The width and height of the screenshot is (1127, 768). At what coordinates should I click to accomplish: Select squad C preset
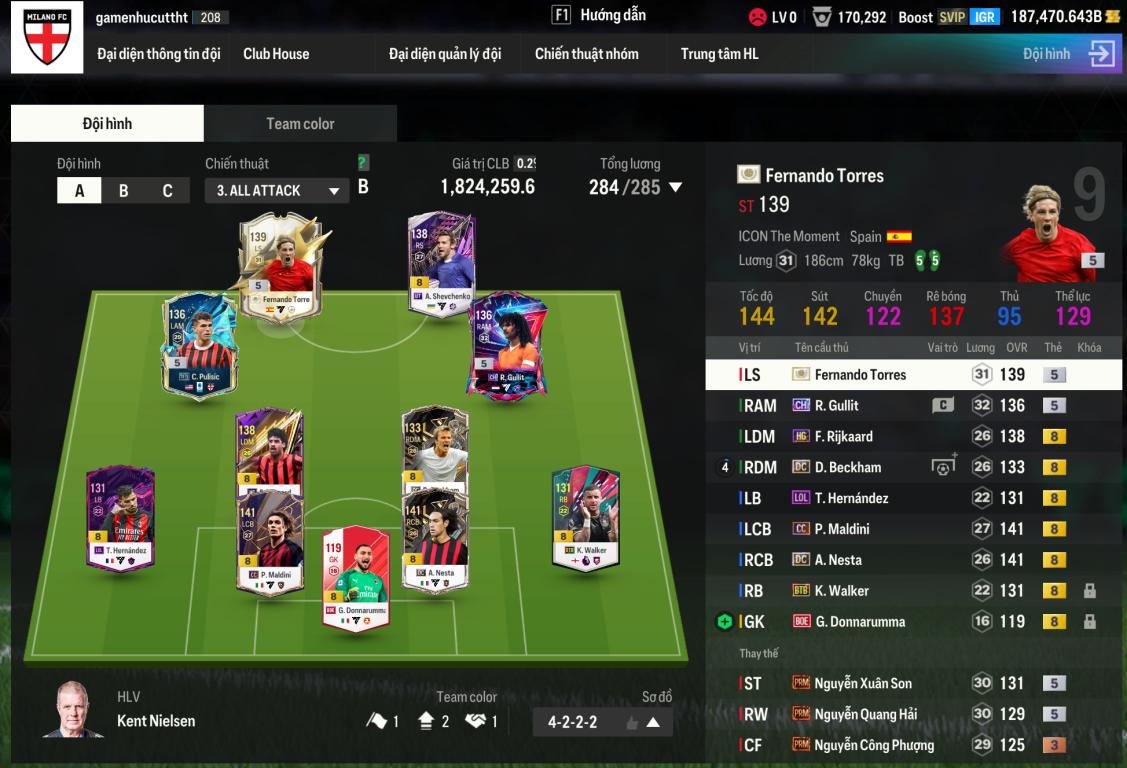[x=167, y=191]
